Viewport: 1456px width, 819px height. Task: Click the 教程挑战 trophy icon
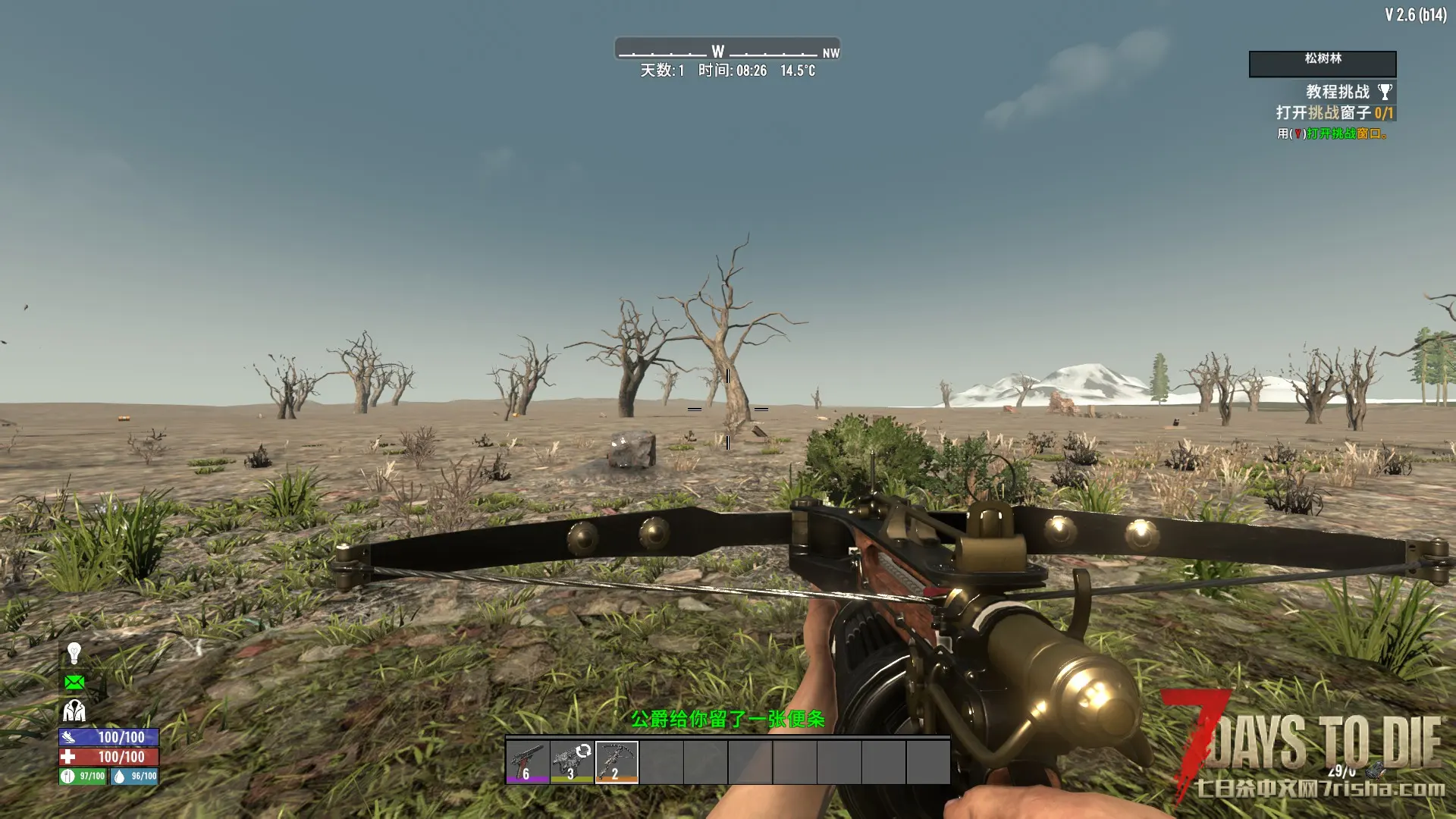pos(1385,93)
